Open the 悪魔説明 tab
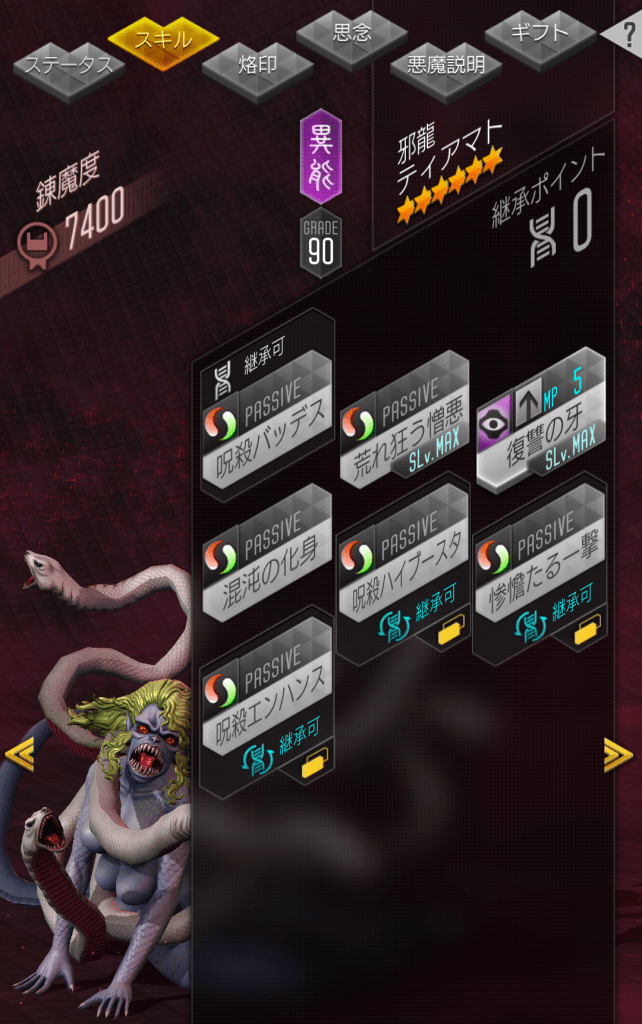Viewport: 642px width, 1024px height. (x=445, y=66)
